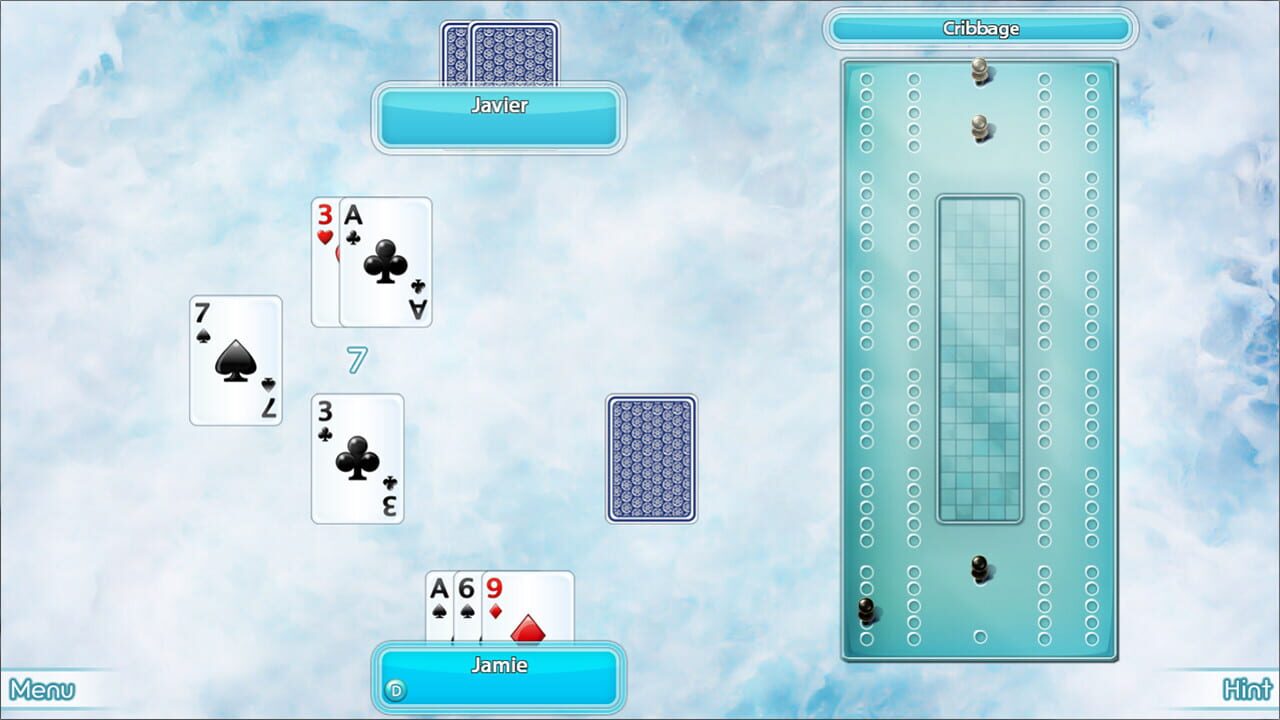Select the 3 of clubs played card

[x=356, y=460]
